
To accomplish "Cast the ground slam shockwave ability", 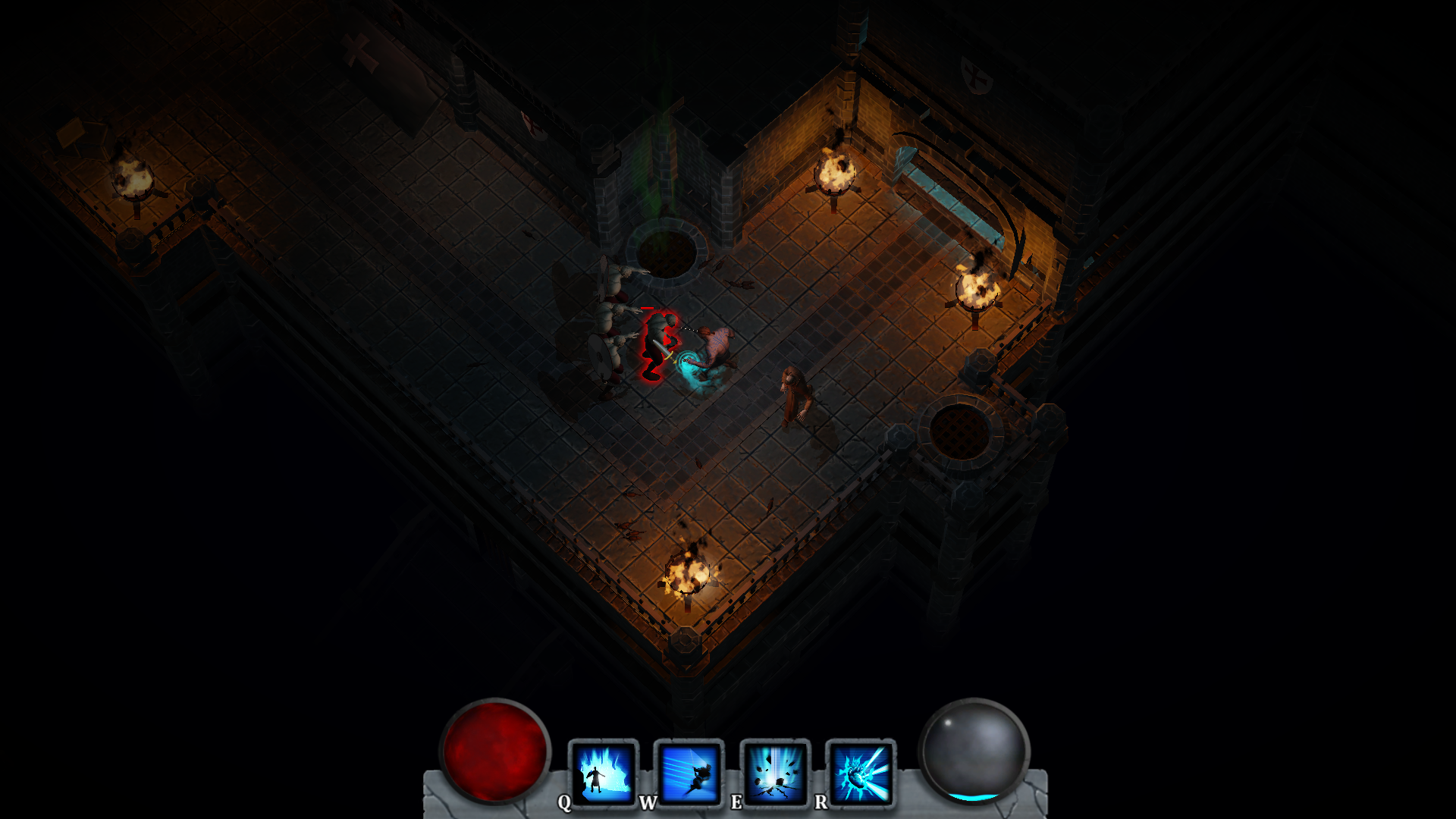I will point(775,773).
